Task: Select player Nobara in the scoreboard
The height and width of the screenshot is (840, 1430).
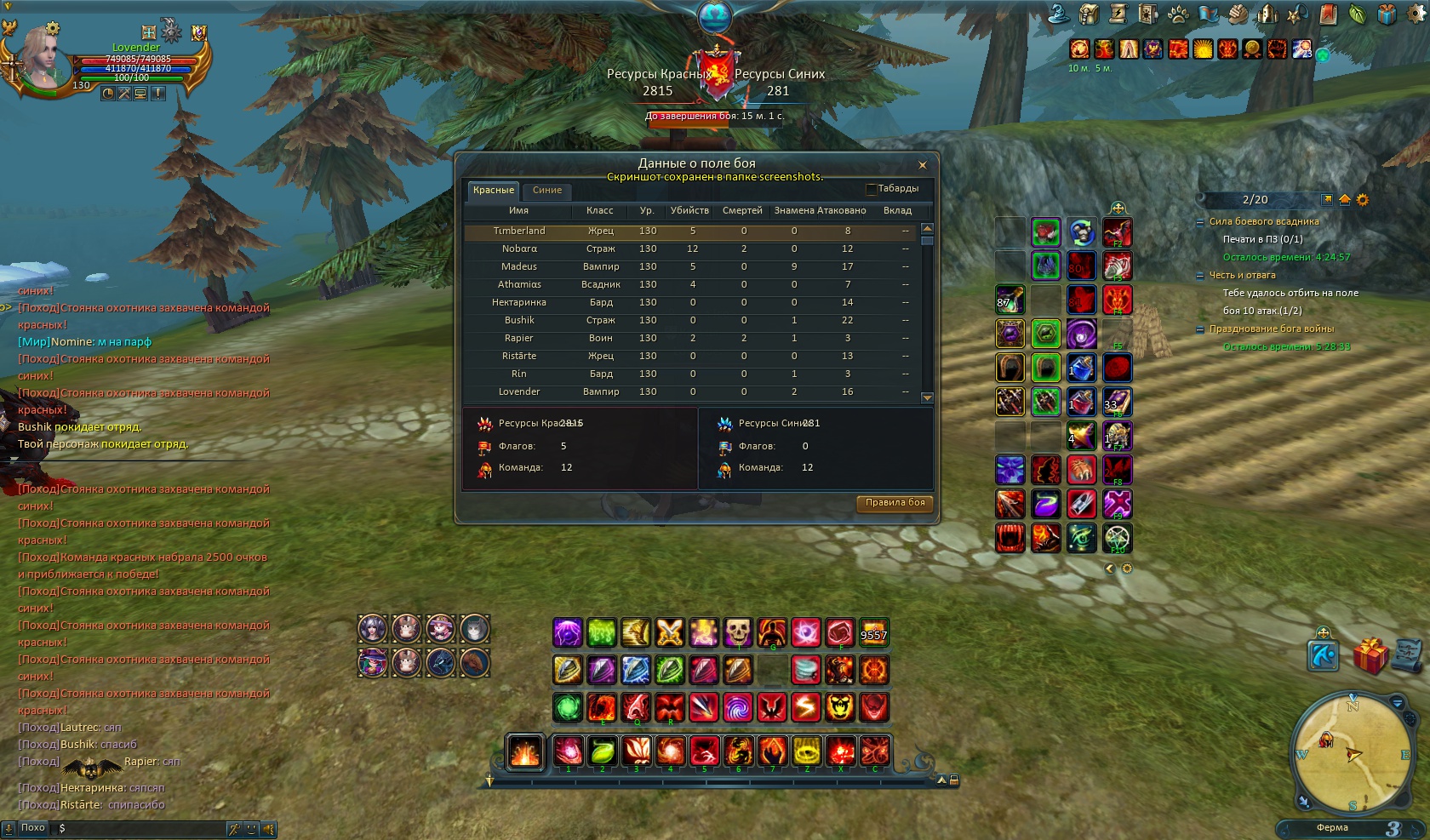Action: pos(519,249)
